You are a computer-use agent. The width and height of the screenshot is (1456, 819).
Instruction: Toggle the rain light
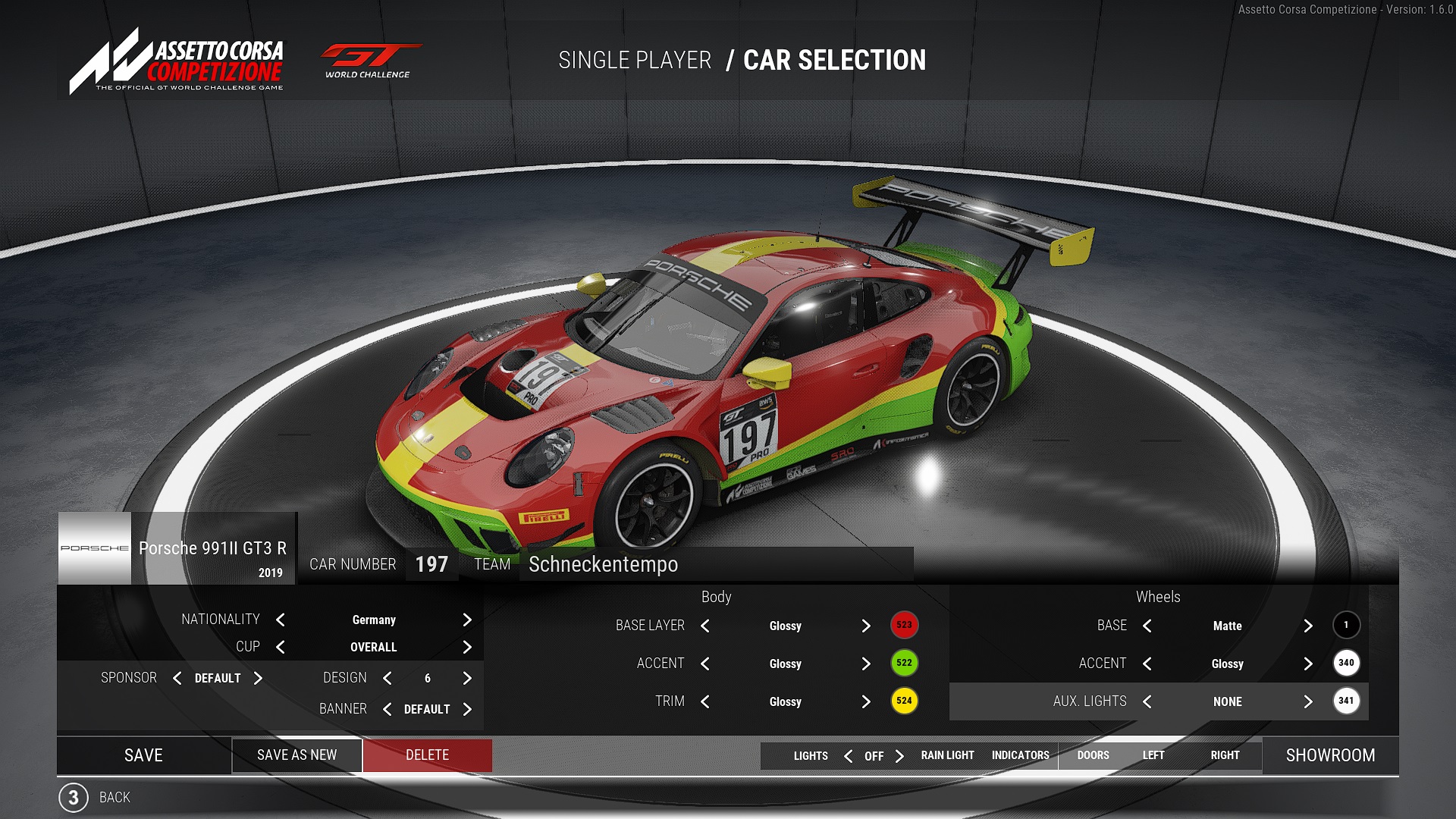[947, 756]
